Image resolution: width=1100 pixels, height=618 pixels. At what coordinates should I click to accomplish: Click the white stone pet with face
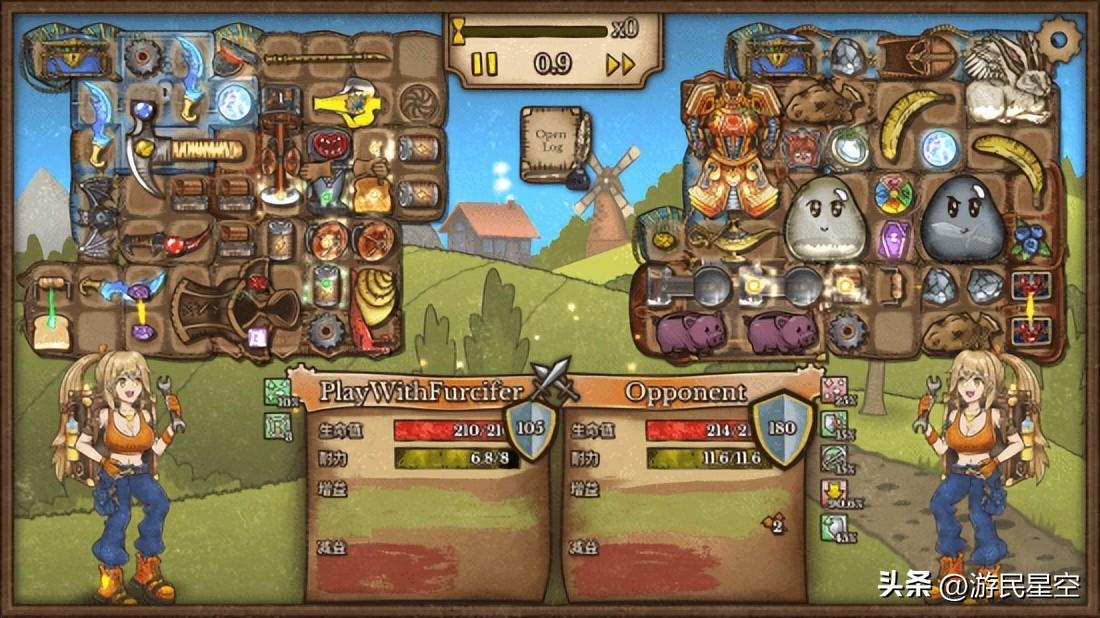[x=823, y=219]
